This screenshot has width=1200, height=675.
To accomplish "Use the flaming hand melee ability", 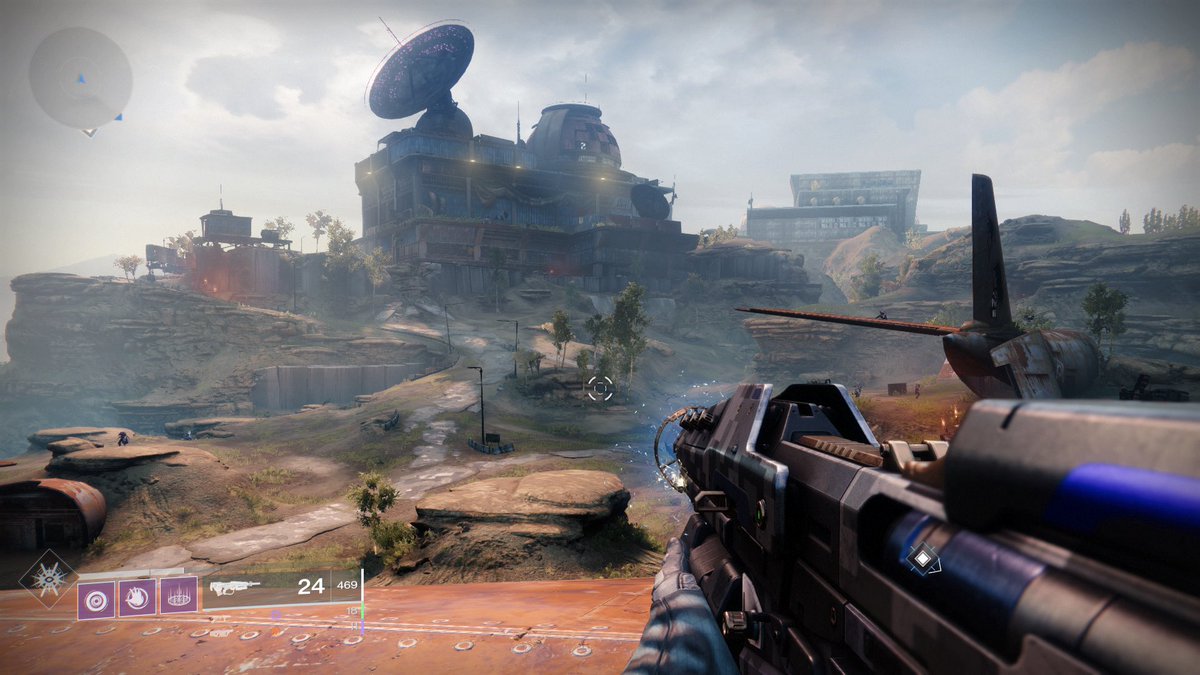I will pos(137,598).
